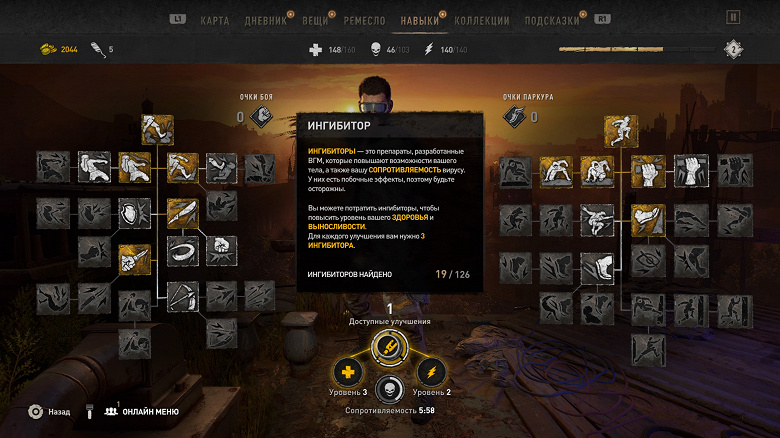Image resolution: width=780 pixels, height=438 pixels.
Task: Pick the crossed-out eye parkour skill
Action: (x=648, y=262)
